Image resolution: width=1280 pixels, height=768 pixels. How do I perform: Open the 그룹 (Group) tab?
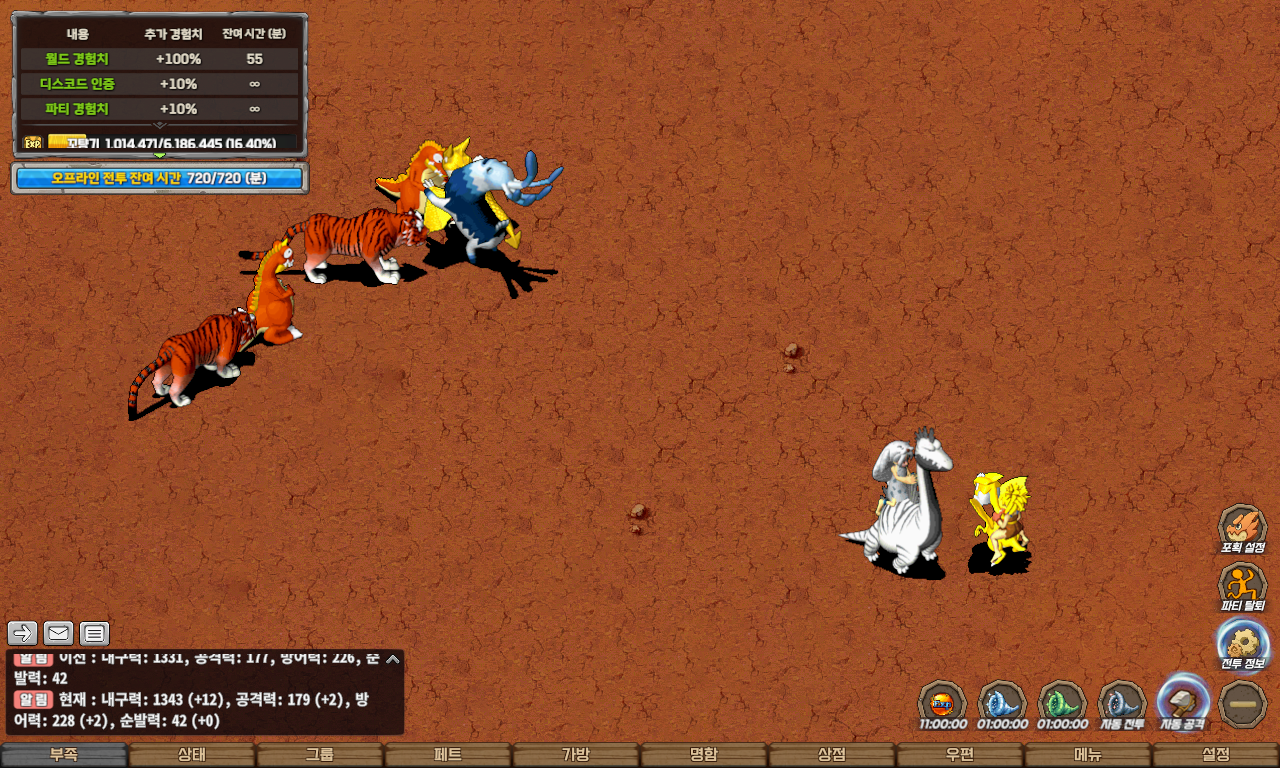click(320, 755)
